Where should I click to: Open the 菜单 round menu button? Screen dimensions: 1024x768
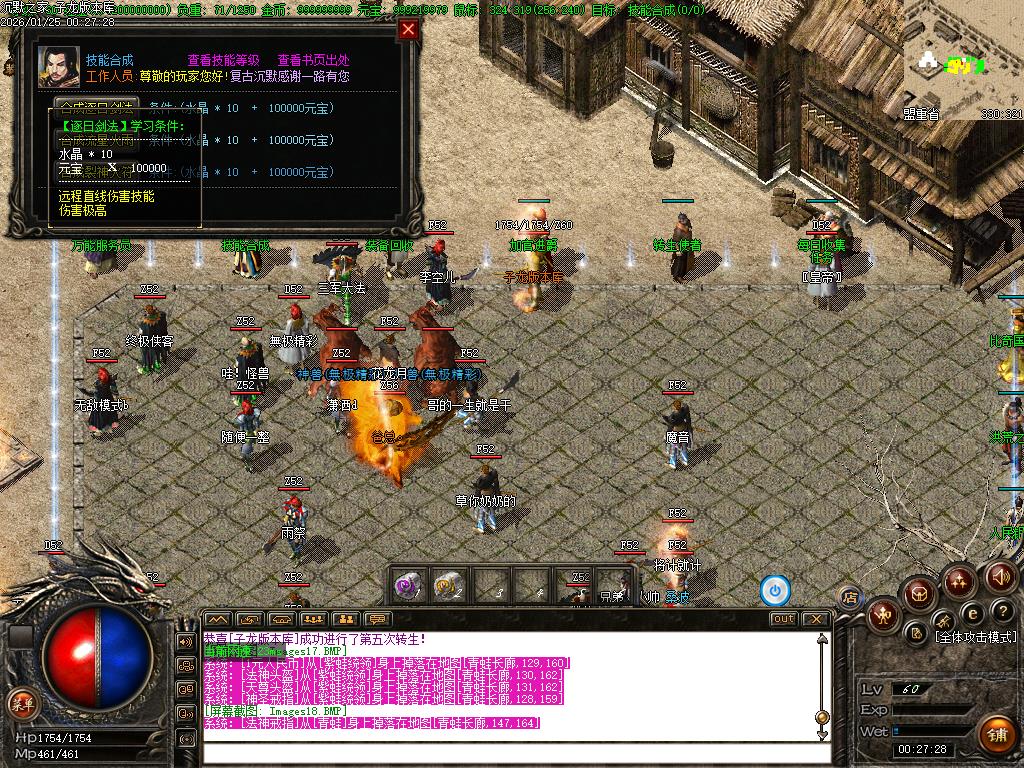[21, 702]
